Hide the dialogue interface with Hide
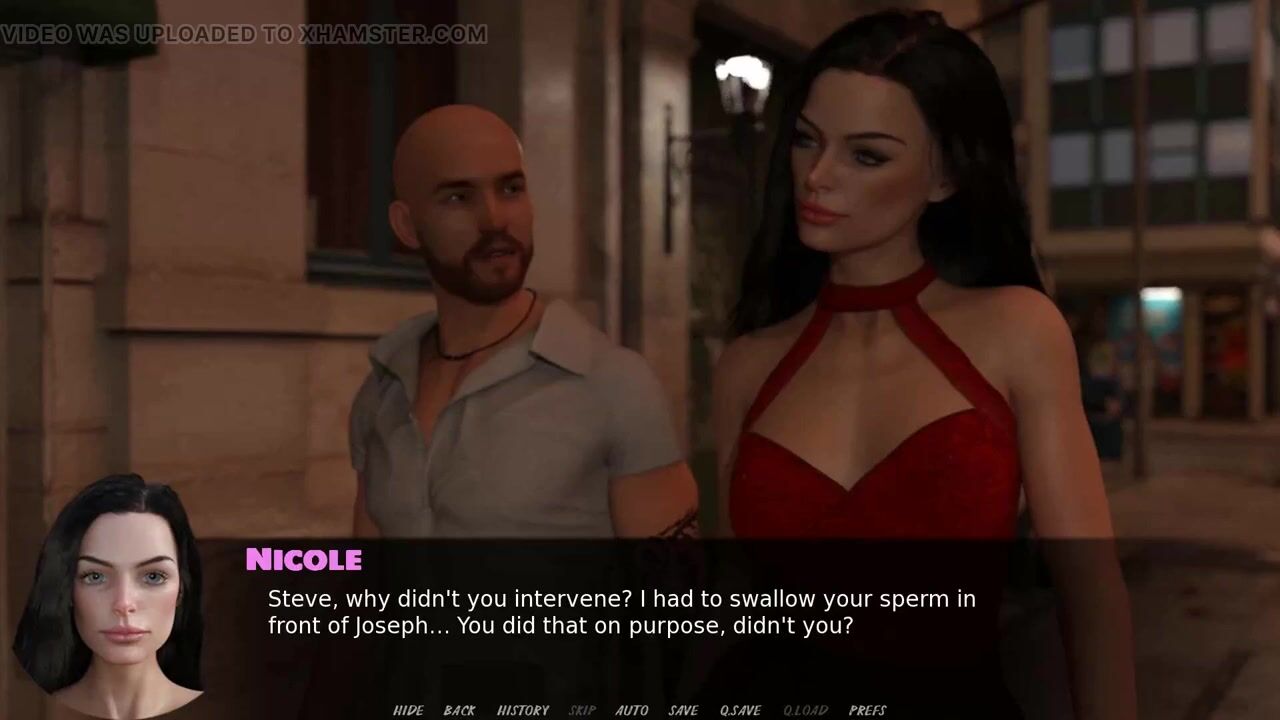This screenshot has height=720, width=1280. [408, 710]
